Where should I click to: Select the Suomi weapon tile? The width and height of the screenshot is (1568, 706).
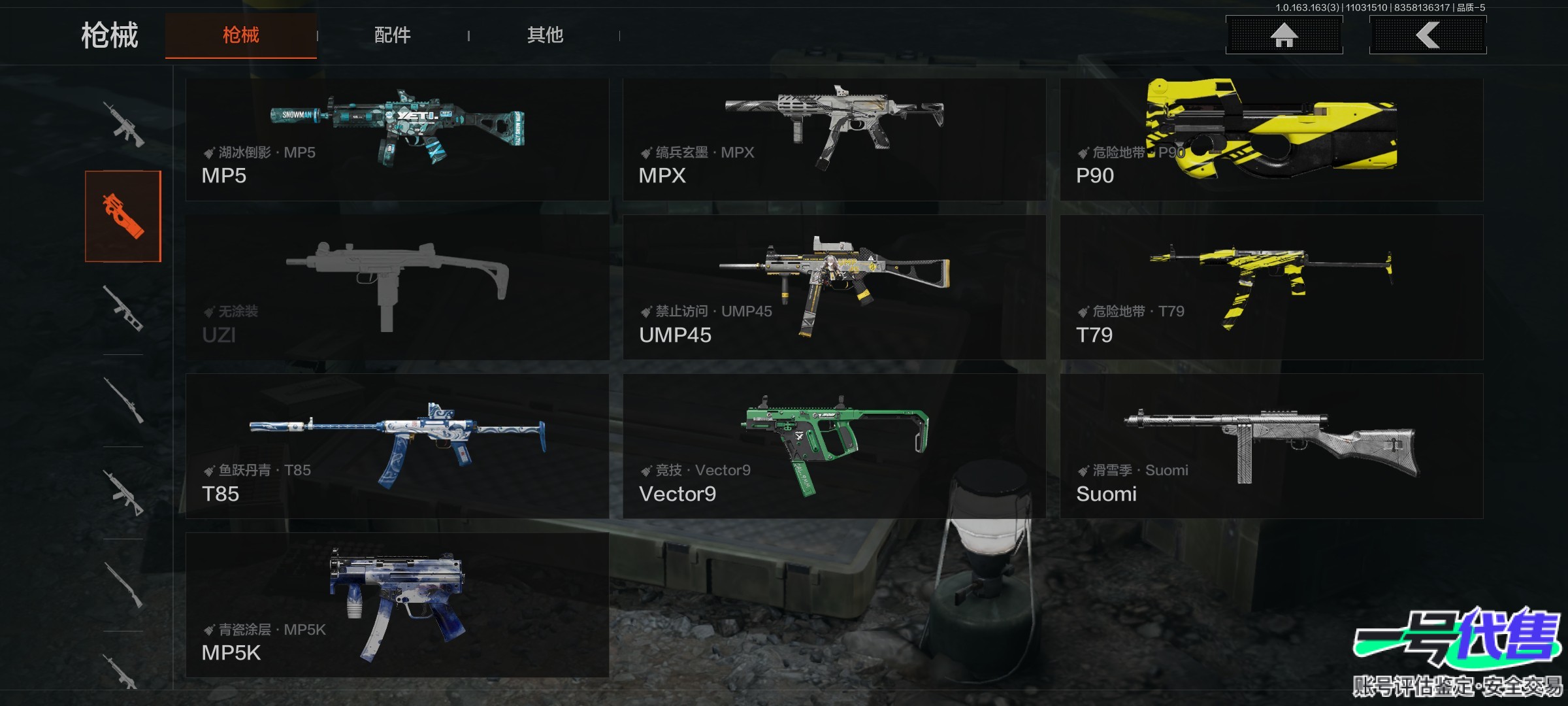tap(1271, 446)
